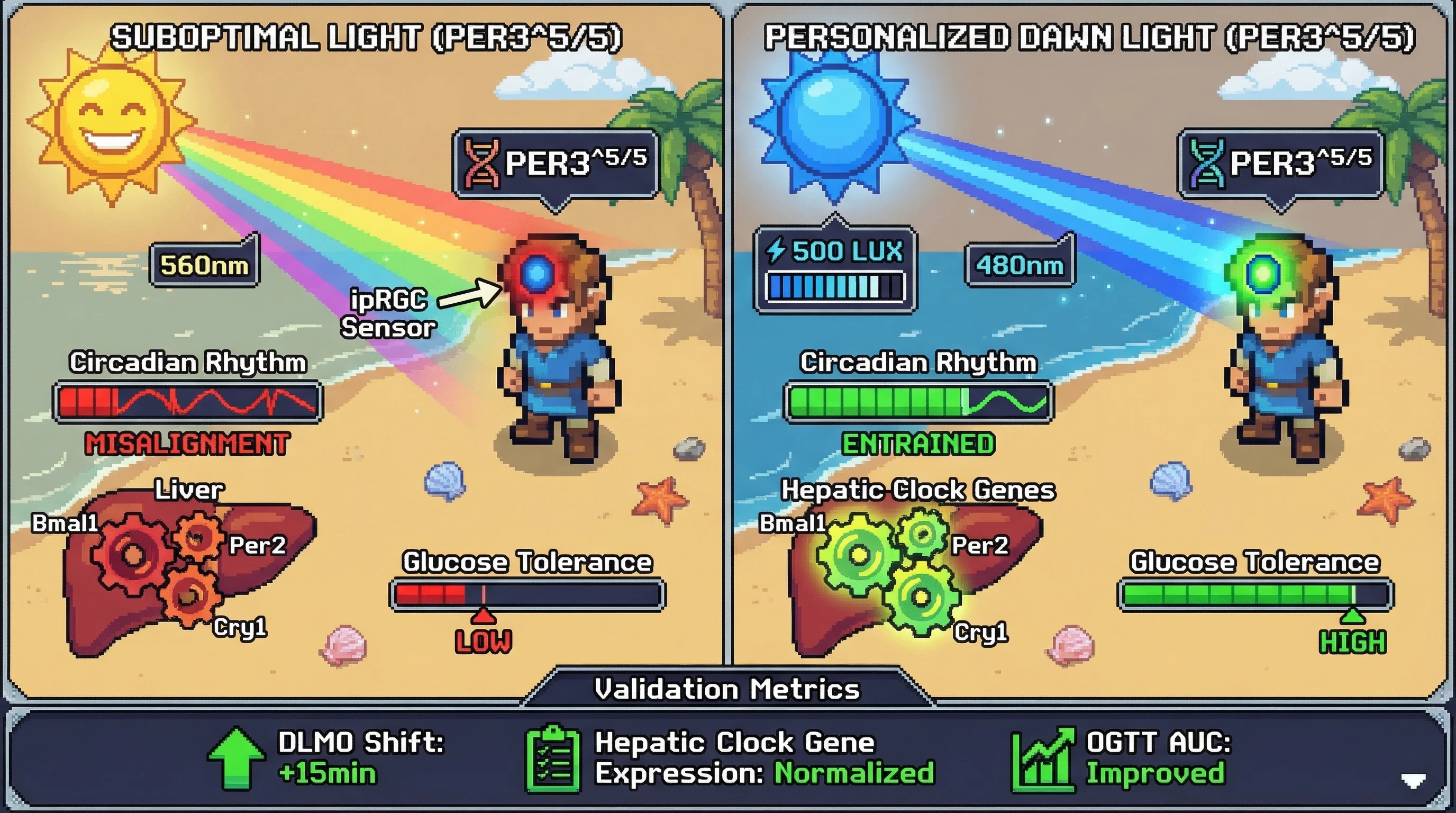
Task: Click the white dialogue advance arrow
Action: [x=1413, y=781]
